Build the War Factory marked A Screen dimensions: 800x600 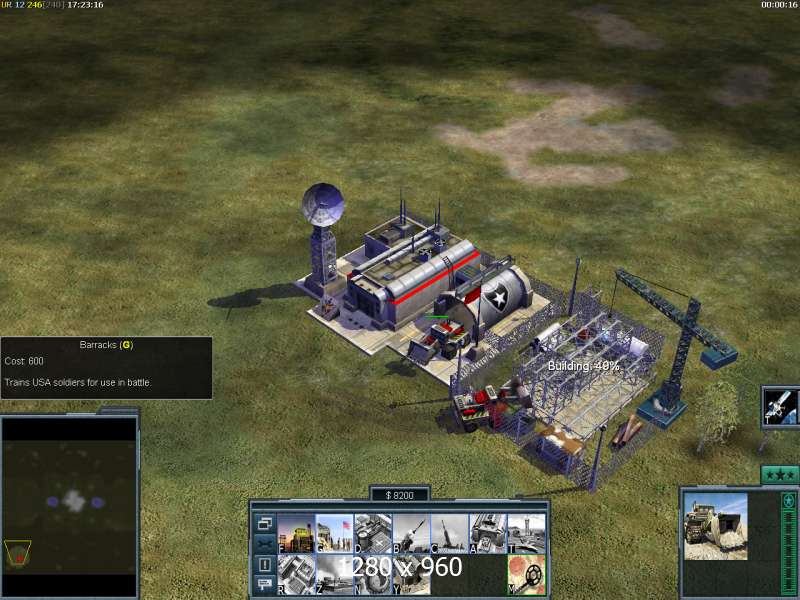487,534
